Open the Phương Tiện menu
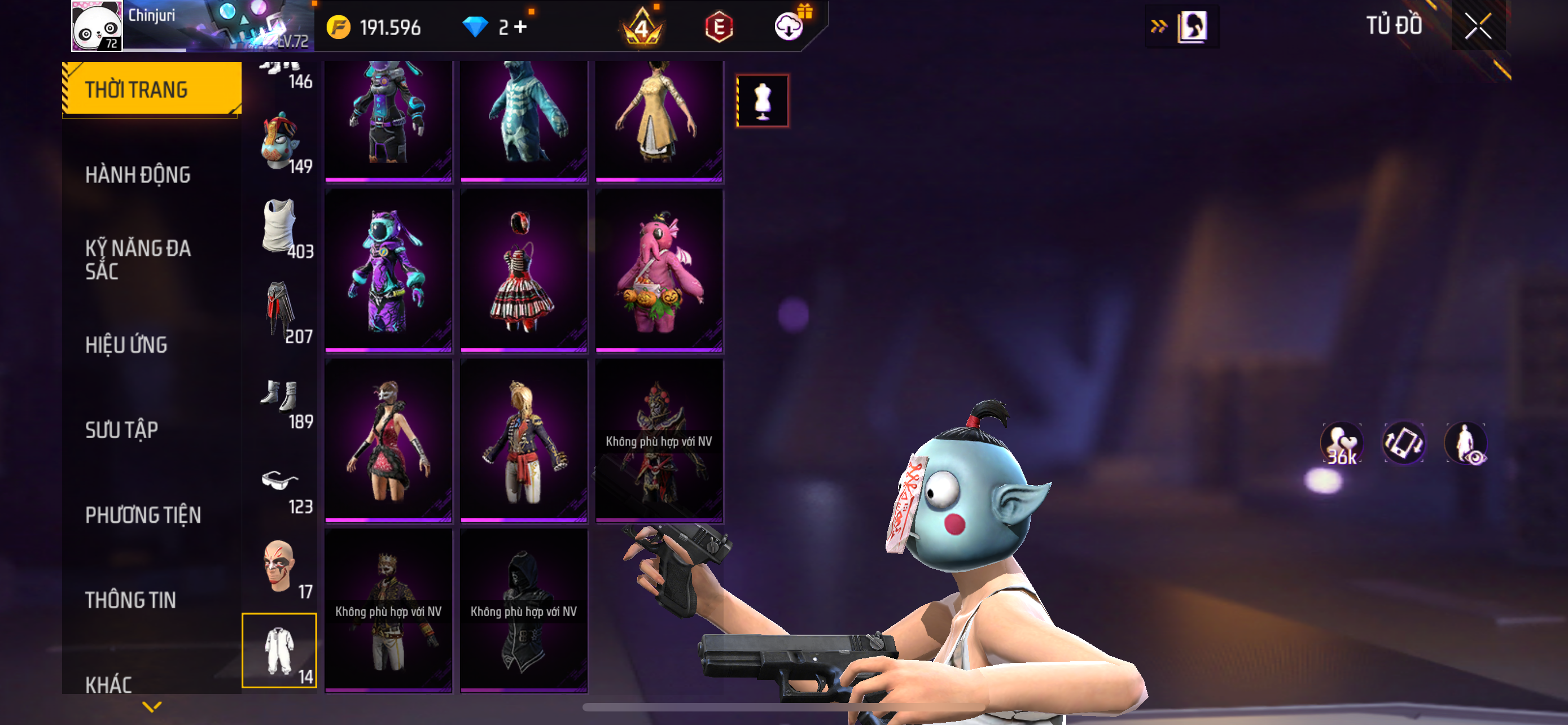The width and height of the screenshot is (1568, 725). tap(143, 515)
